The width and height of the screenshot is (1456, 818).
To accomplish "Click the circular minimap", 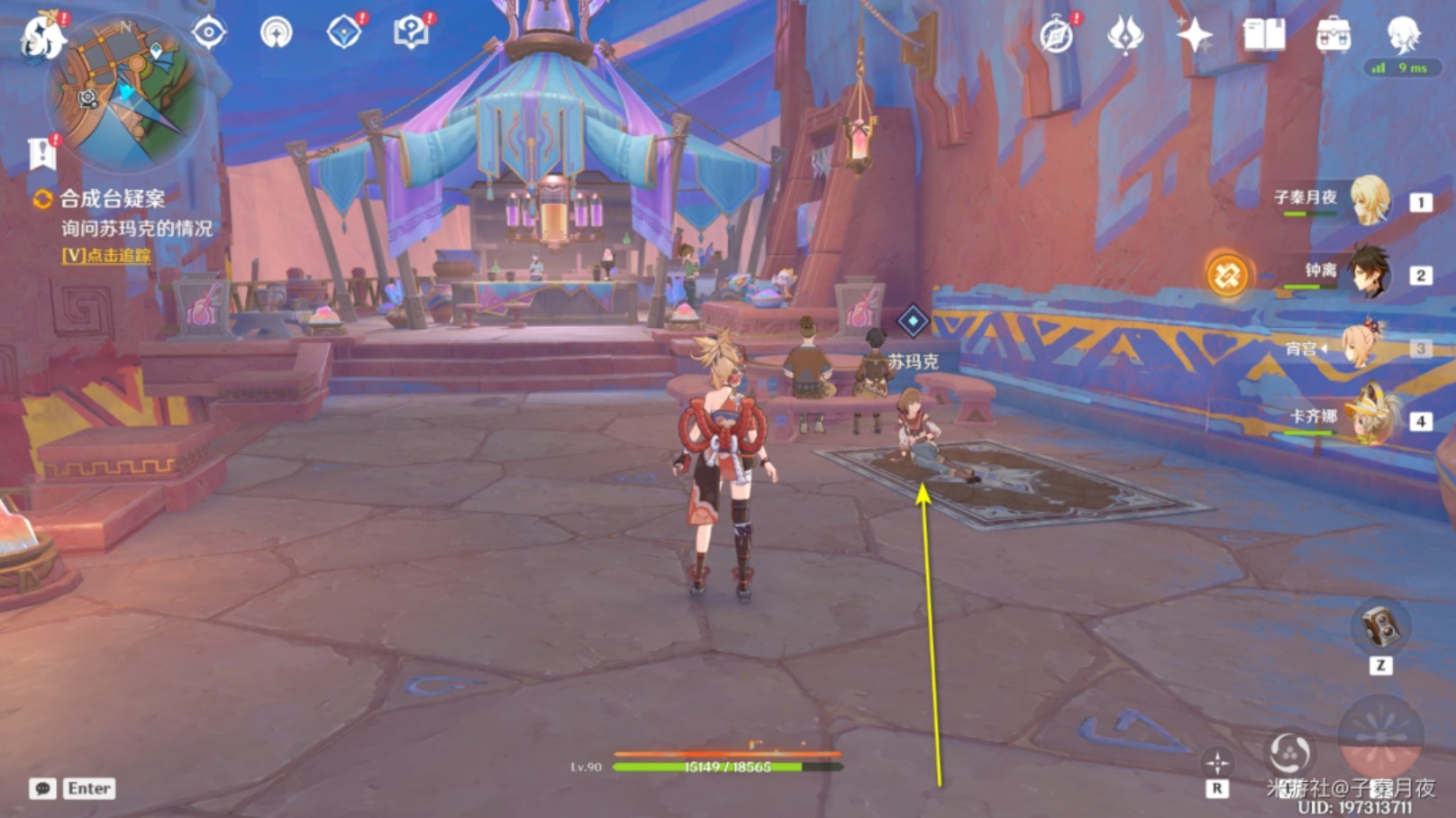I will (125, 90).
